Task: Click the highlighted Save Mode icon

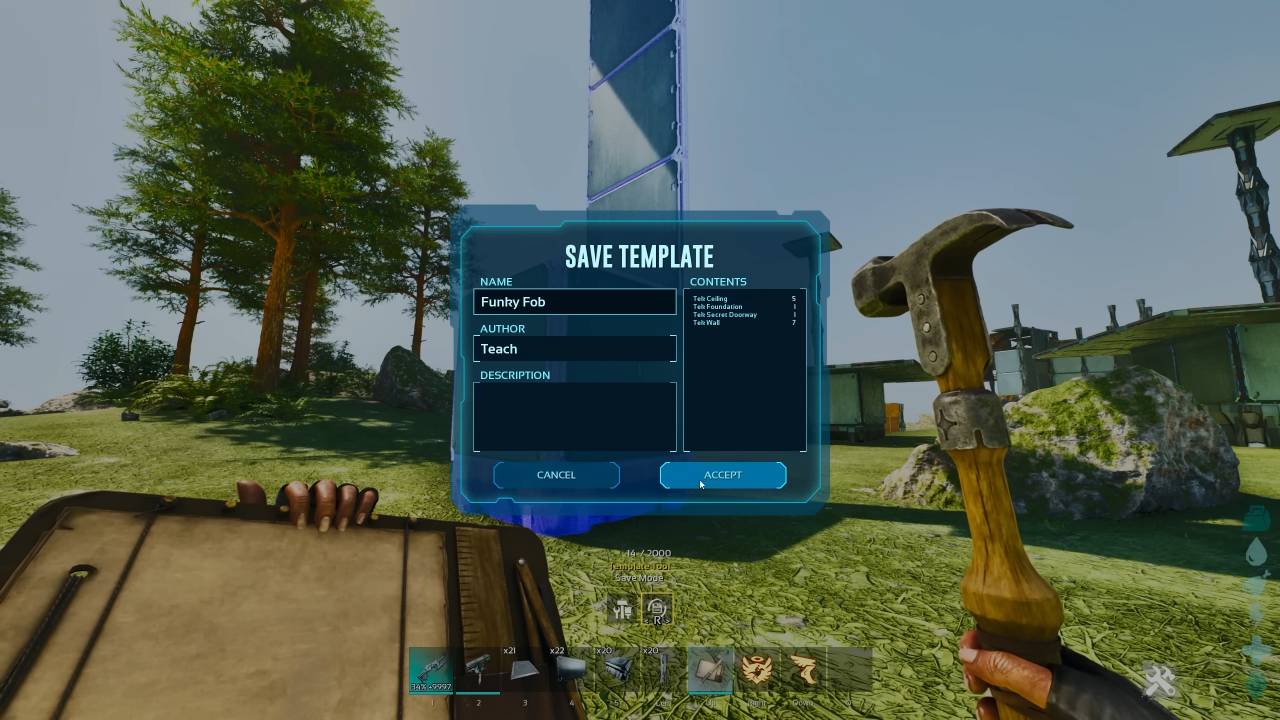Action: (x=657, y=610)
